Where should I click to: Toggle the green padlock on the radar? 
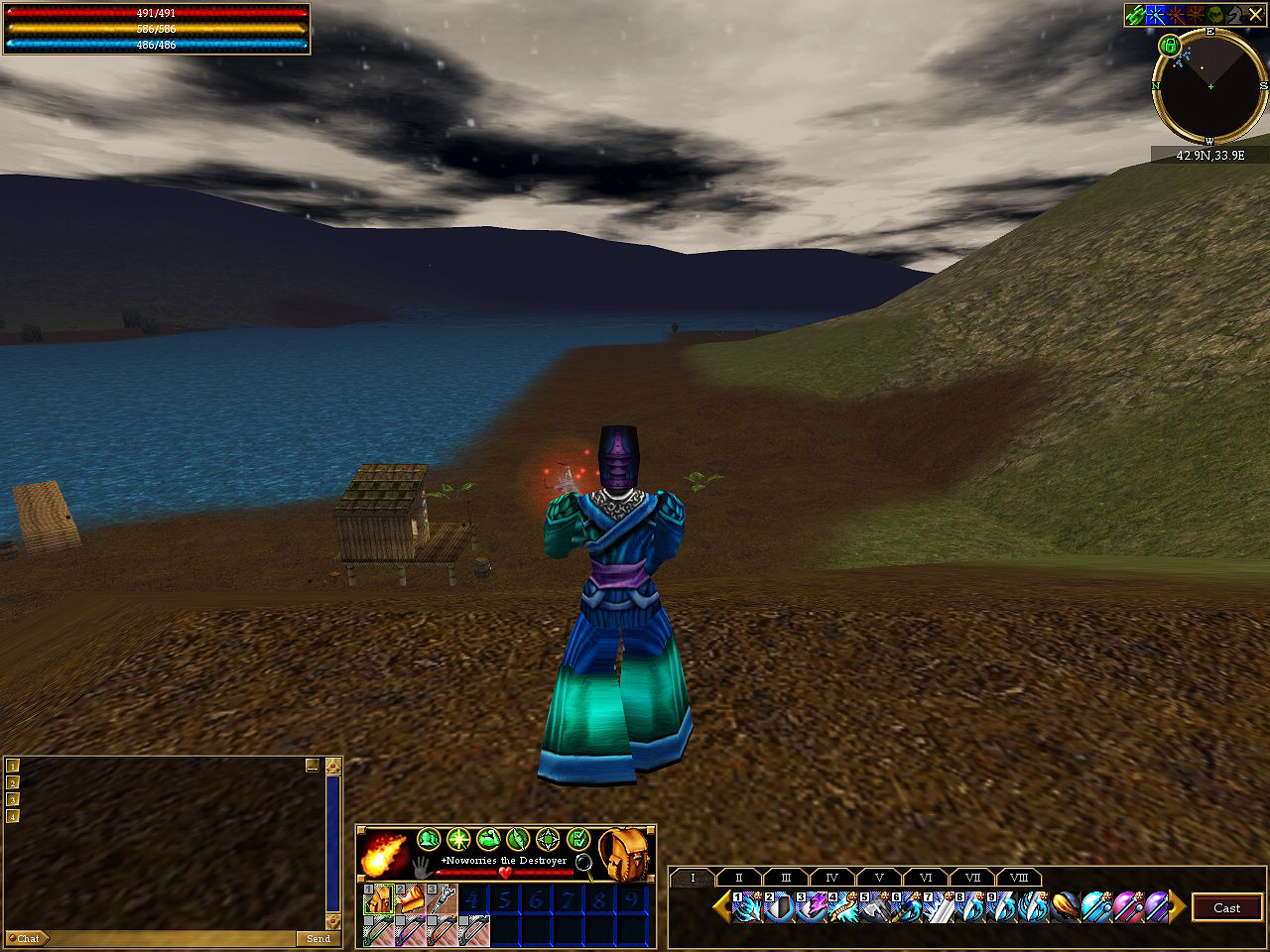(1170, 45)
